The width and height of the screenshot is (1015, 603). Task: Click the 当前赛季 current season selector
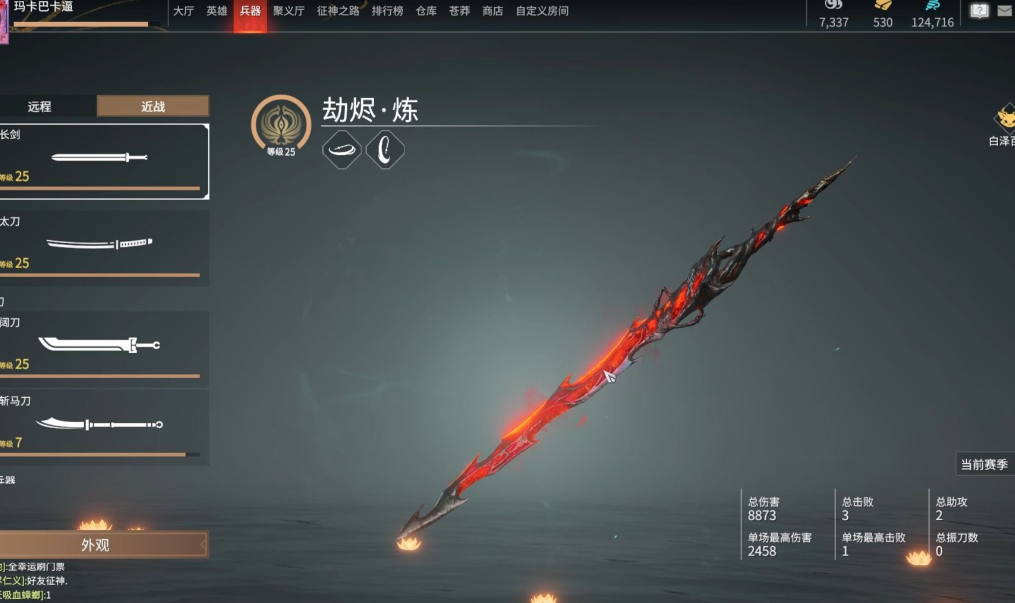point(984,464)
